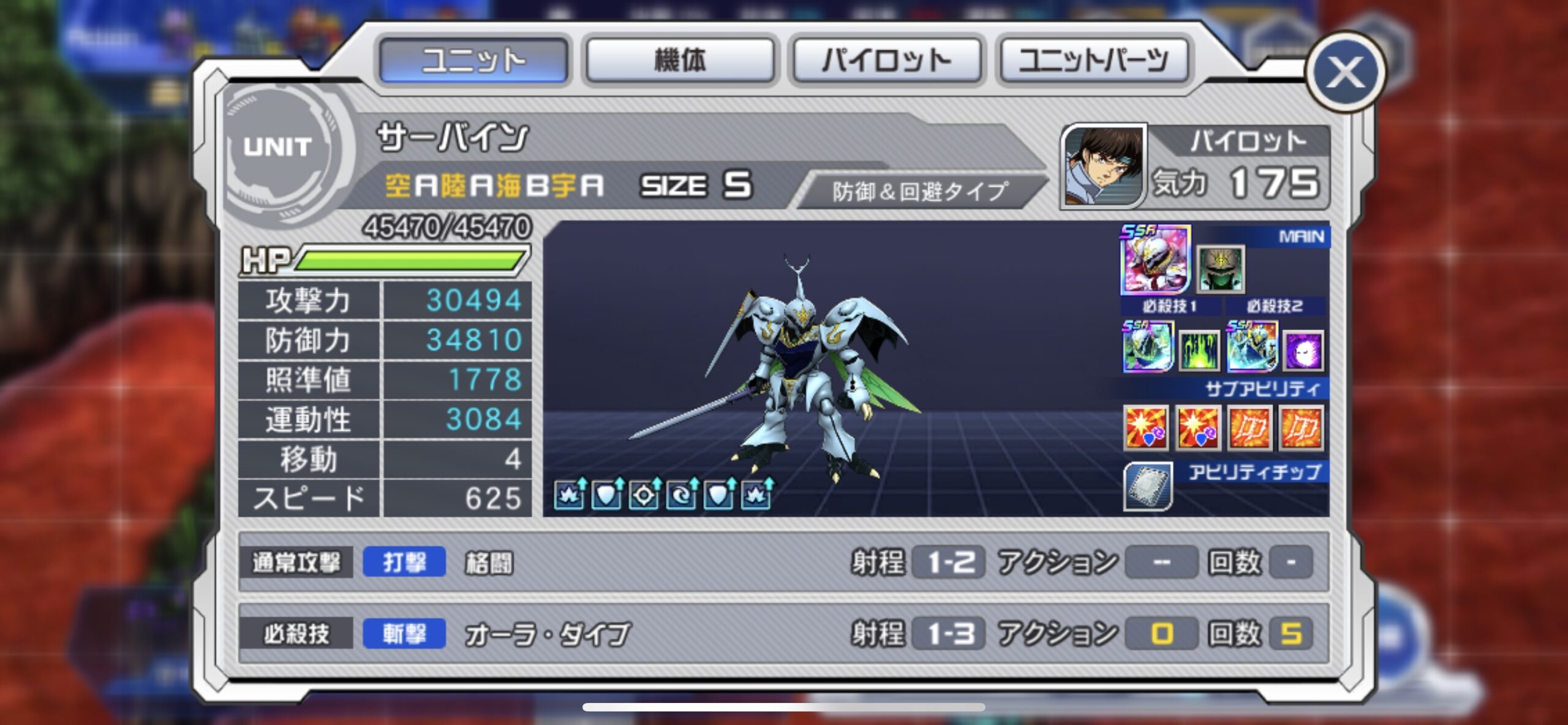
Task: Tap the ability chip slot icon
Action: click(x=1148, y=487)
